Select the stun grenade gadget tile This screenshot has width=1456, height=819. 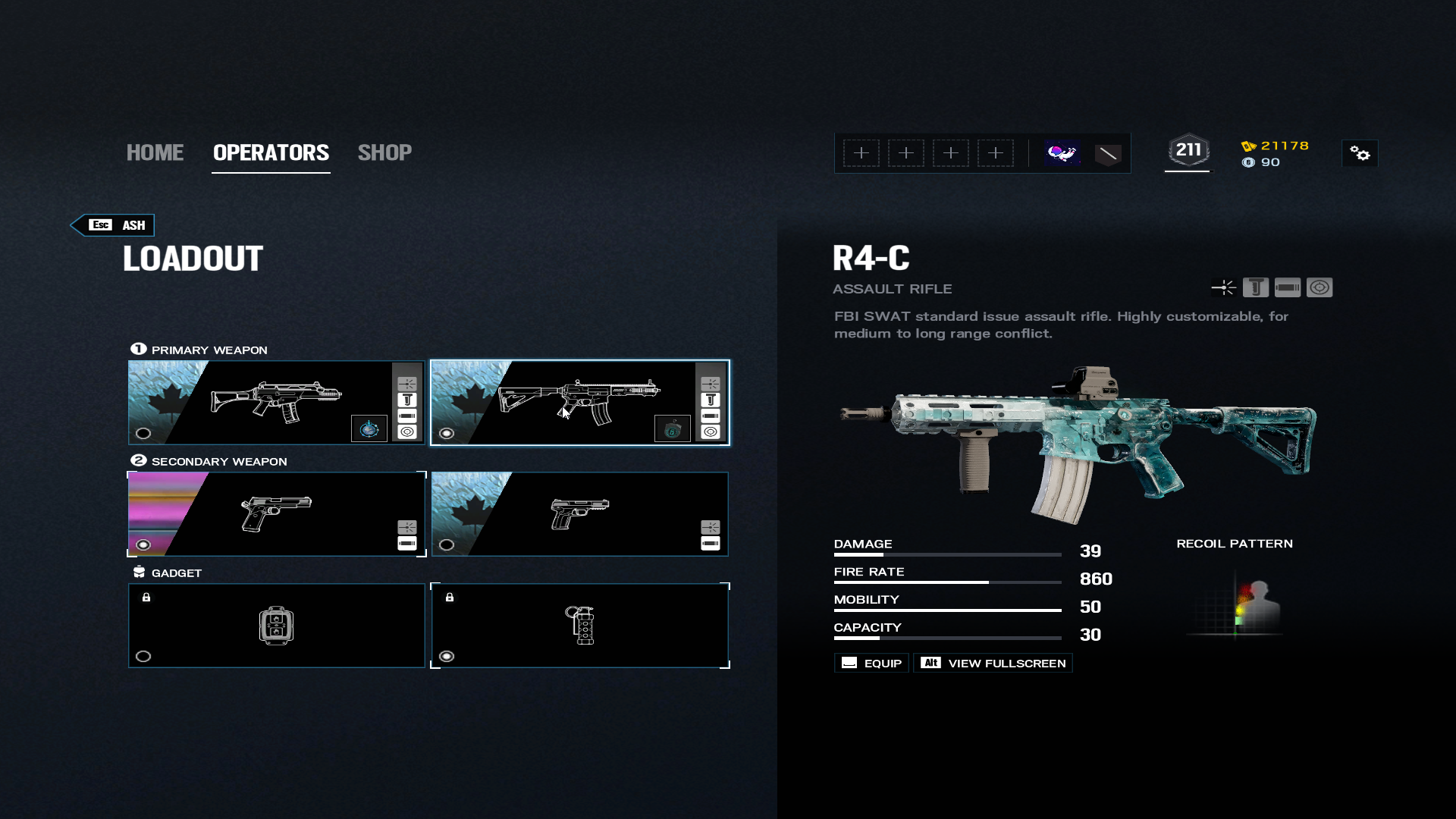[x=579, y=626]
